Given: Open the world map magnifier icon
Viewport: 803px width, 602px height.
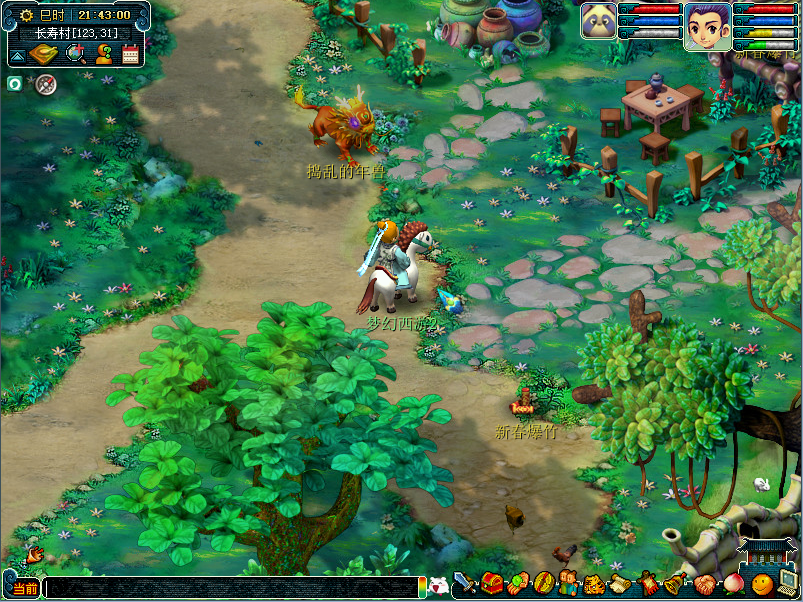Looking at the screenshot, I should [75, 54].
